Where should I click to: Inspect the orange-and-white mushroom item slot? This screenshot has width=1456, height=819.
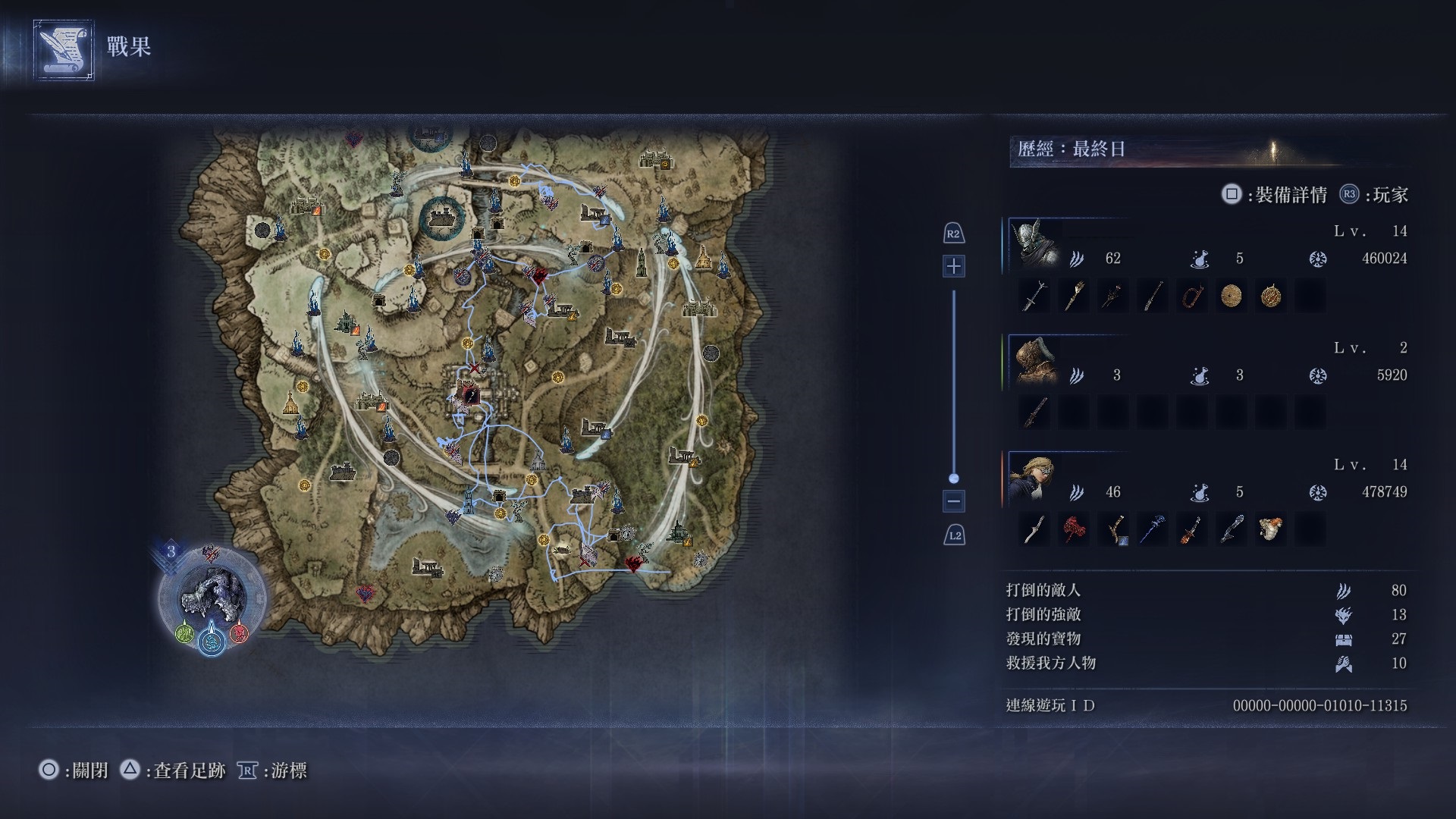pyautogui.click(x=1270, y=529)
